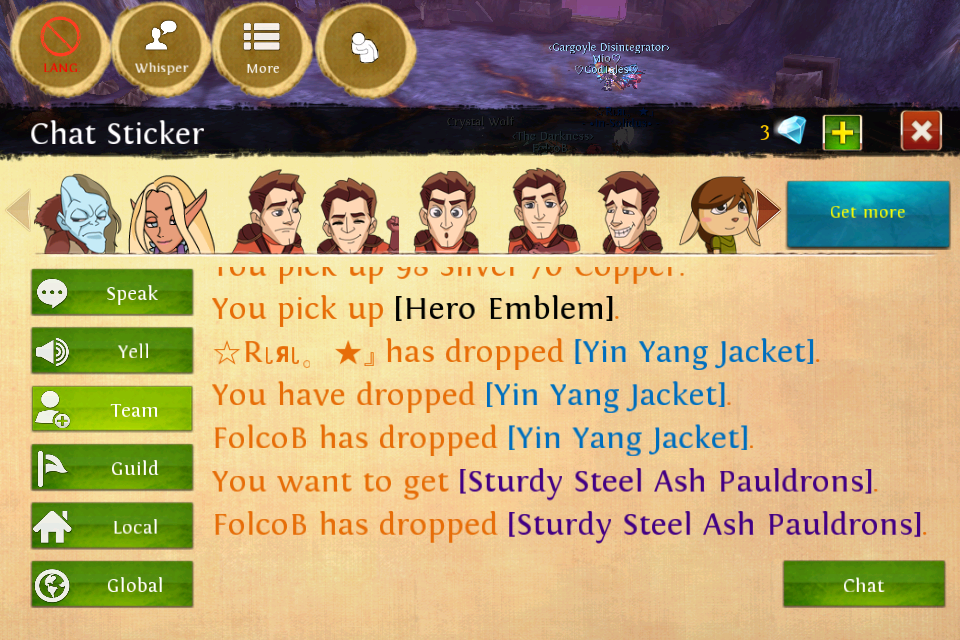
Task: Click the green Chat button
Action: 863,585
